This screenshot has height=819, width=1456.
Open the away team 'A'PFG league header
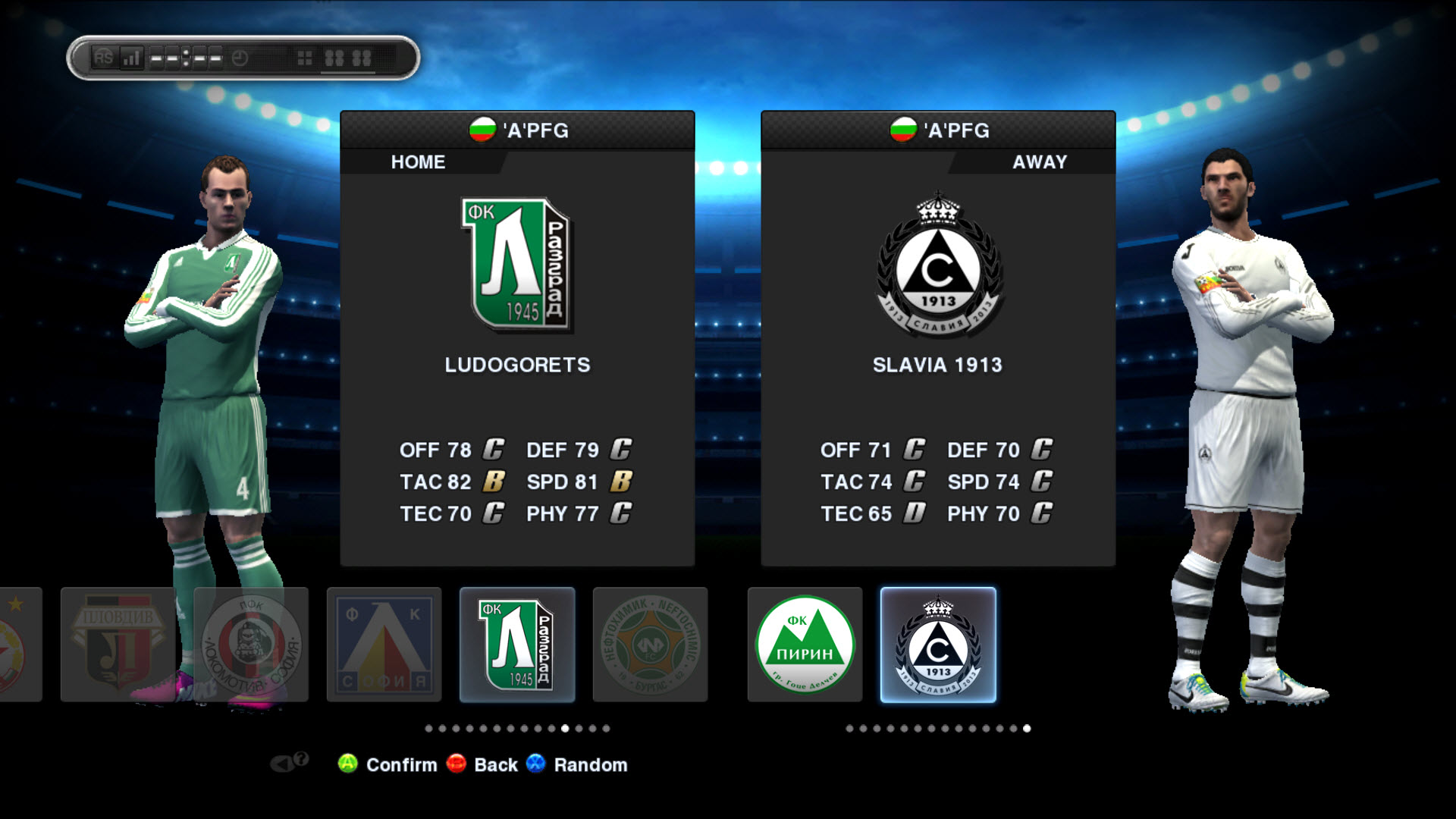[x=938, y=130]
